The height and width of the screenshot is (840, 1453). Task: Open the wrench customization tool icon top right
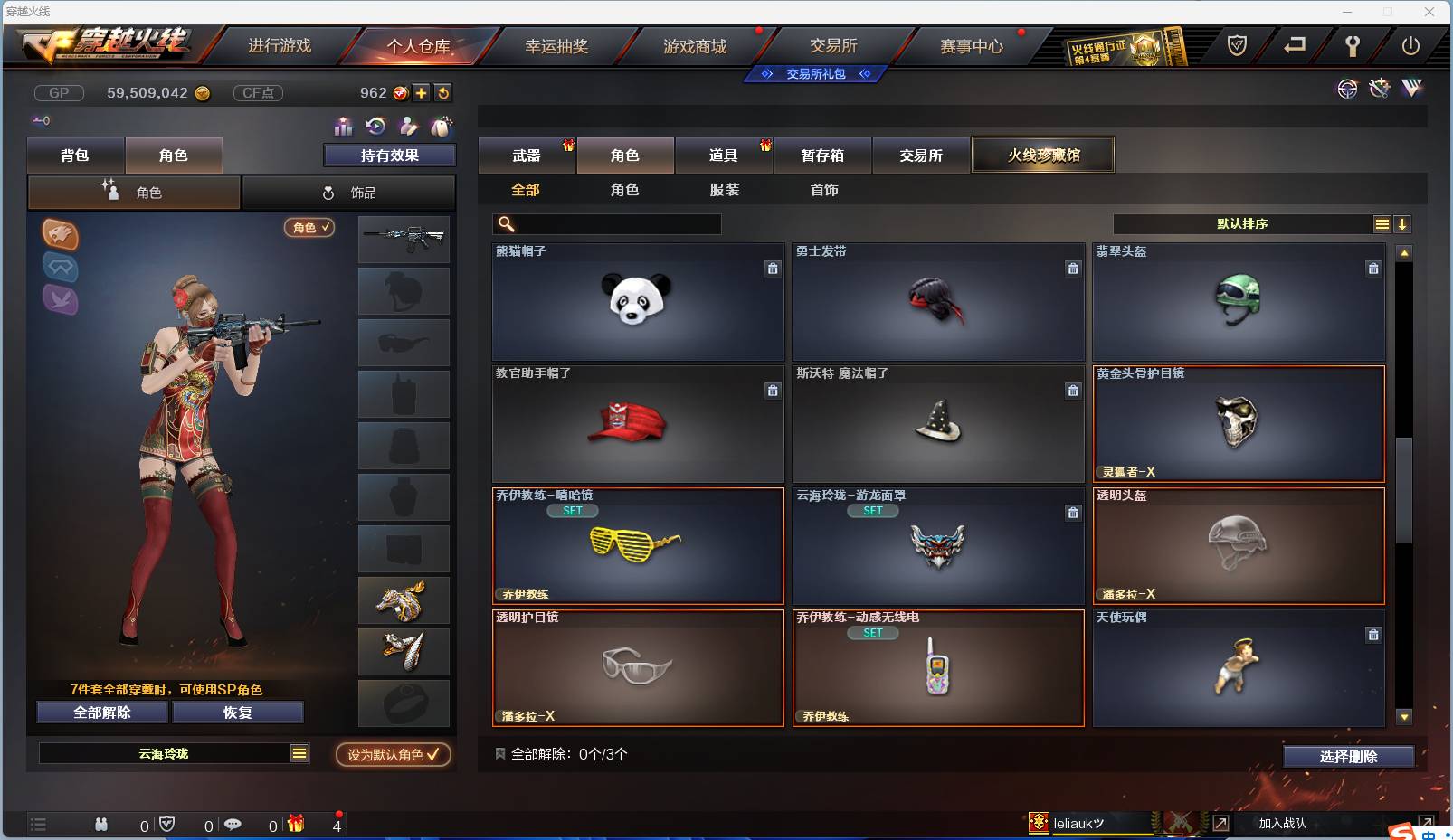tap(1379, 90)
